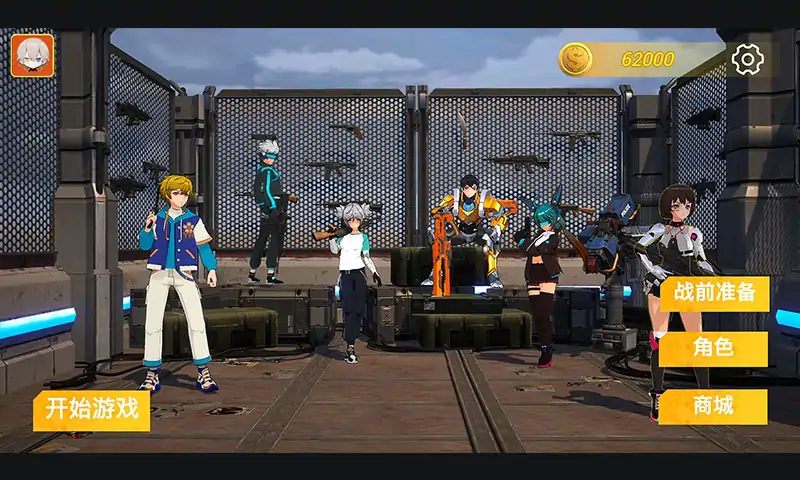Open the 角色 character menu

click(713, 349)
